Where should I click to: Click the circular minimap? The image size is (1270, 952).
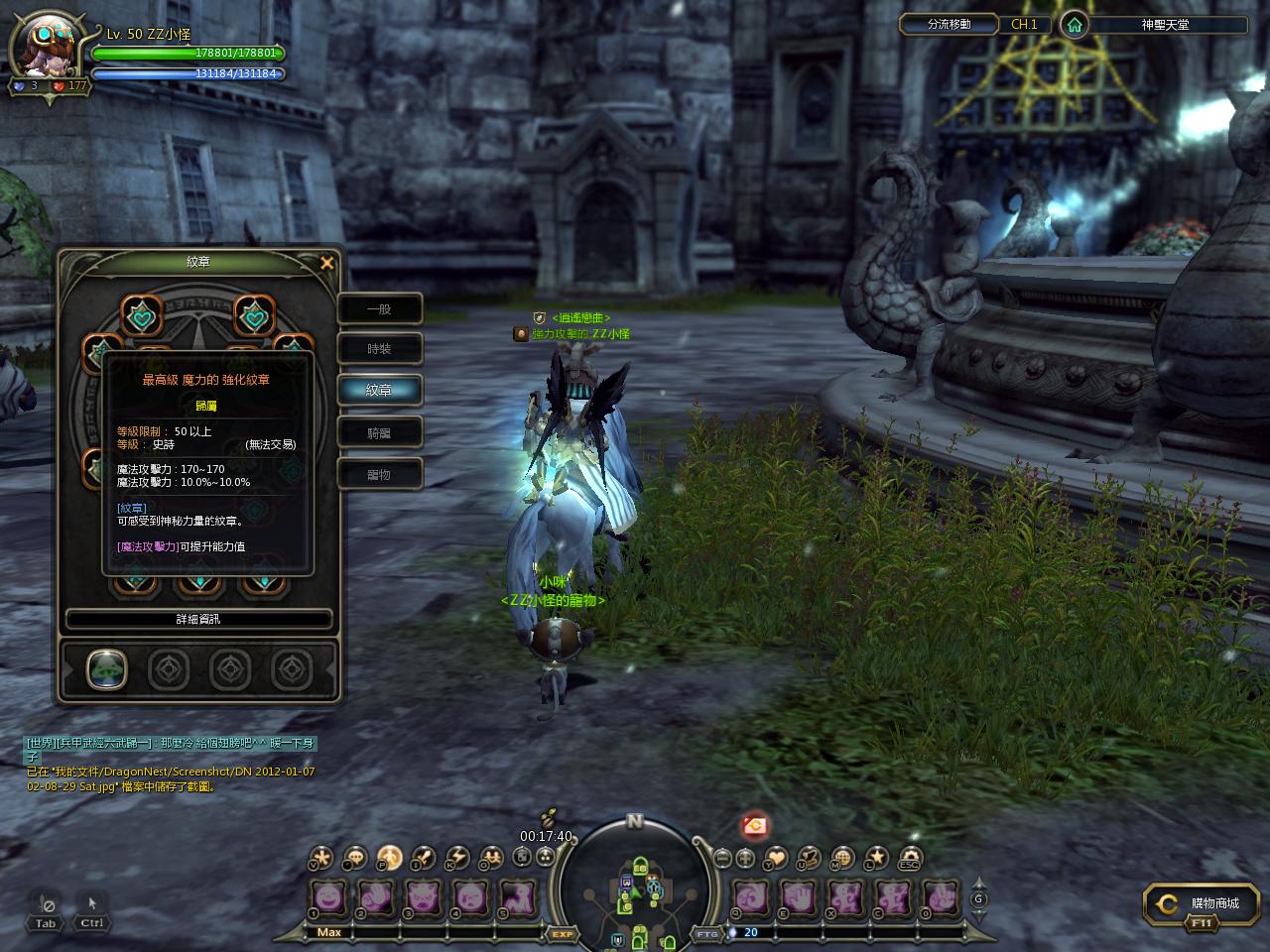(x=634, y=883)
